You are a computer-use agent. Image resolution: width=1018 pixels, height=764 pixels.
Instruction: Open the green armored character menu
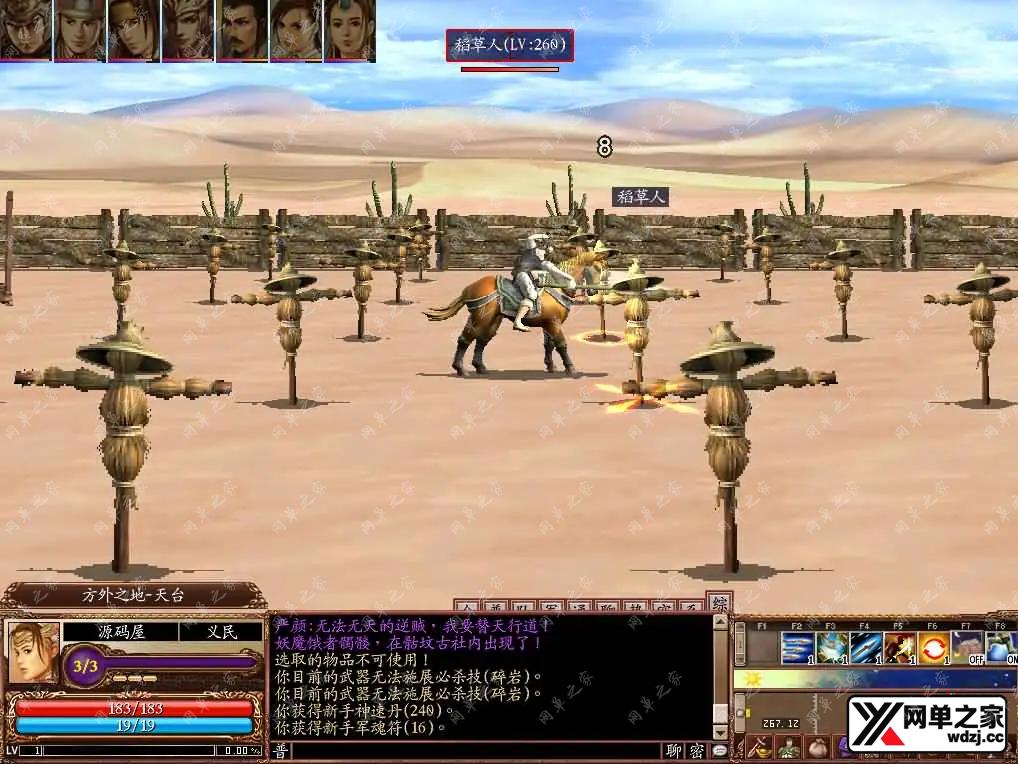point(789,747)
